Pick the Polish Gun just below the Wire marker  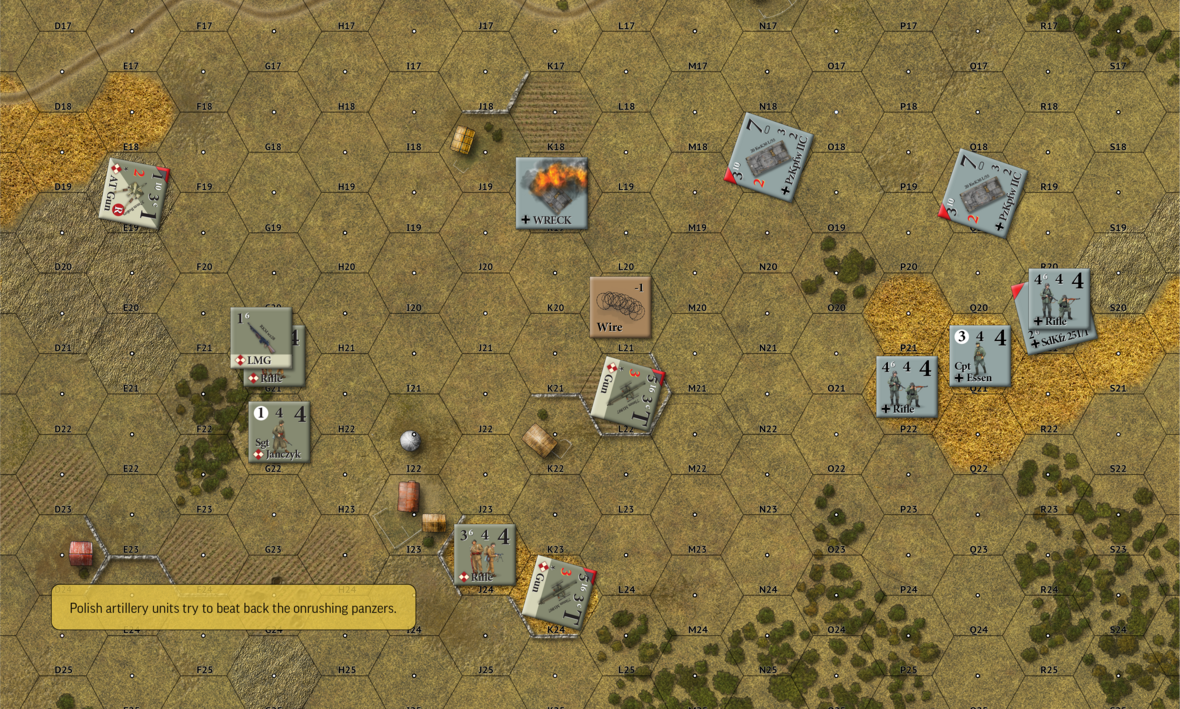627,394
